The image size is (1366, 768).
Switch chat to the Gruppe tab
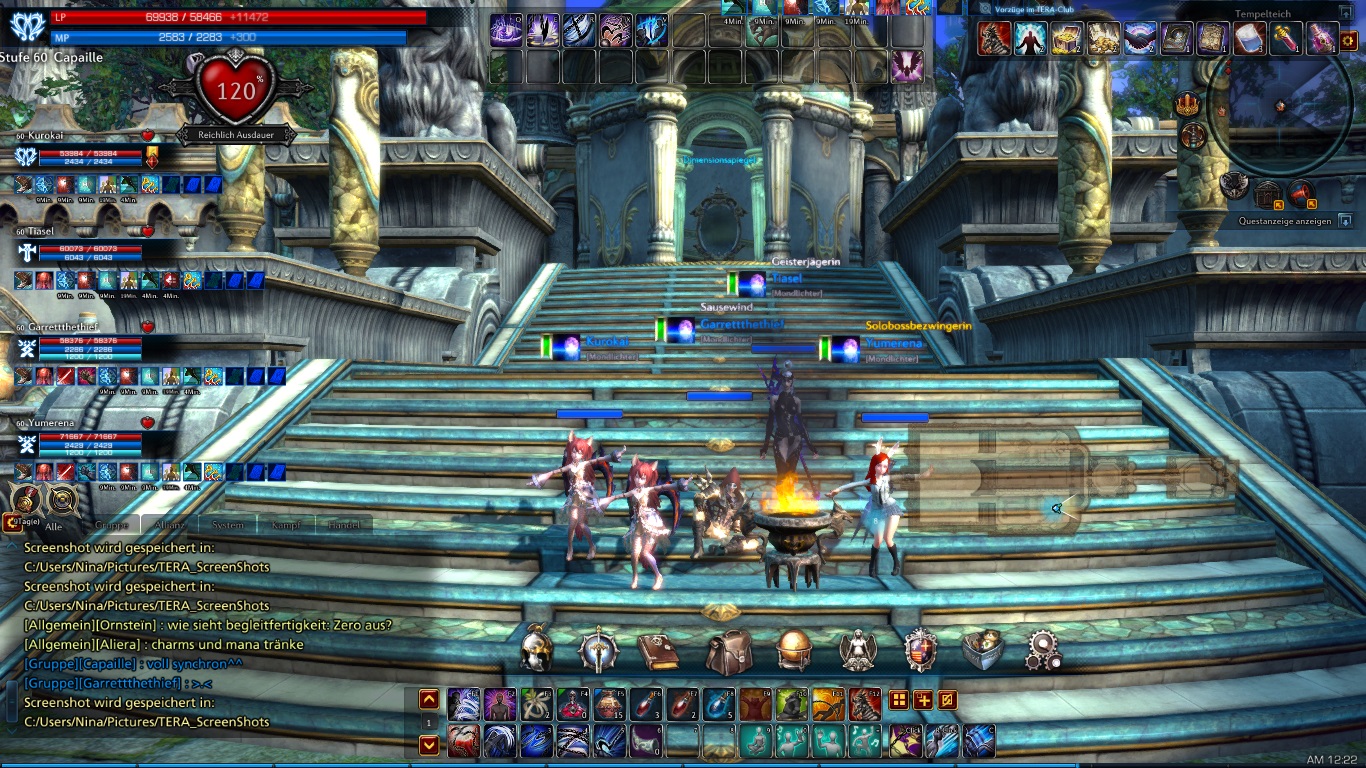coord(111,525)
